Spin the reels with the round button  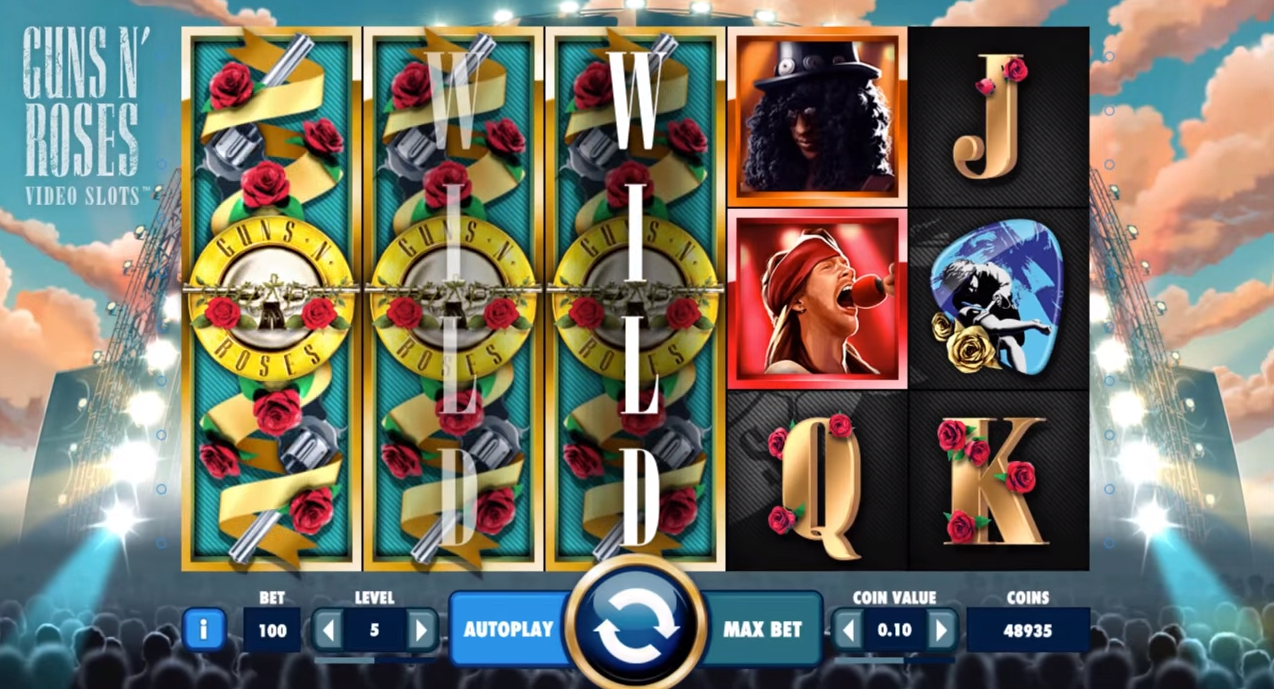pos(636,628)
